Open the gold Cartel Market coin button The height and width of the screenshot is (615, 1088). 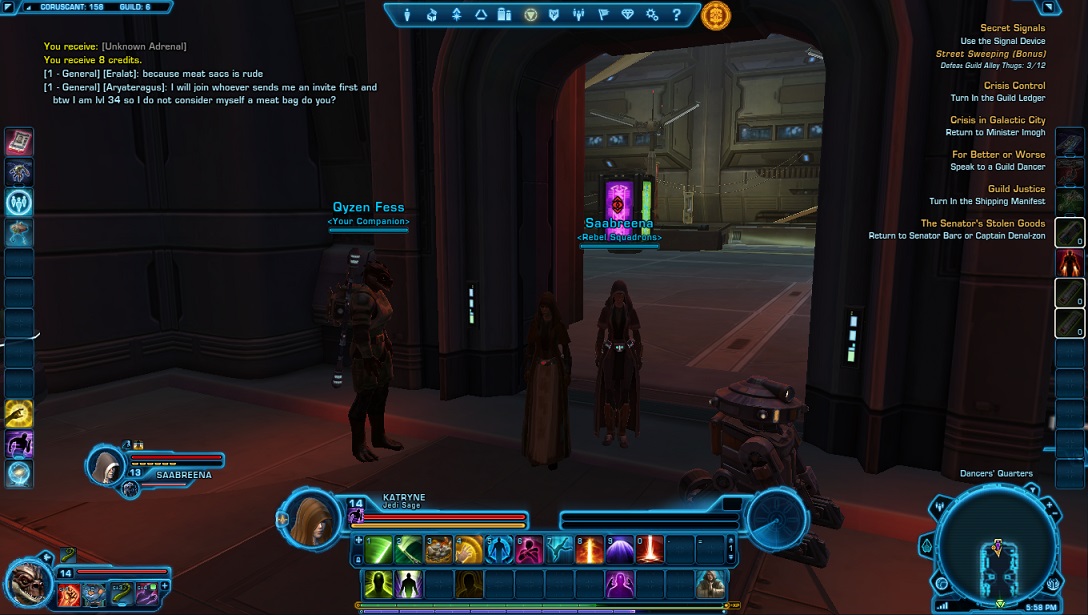(x=716, y=15)
